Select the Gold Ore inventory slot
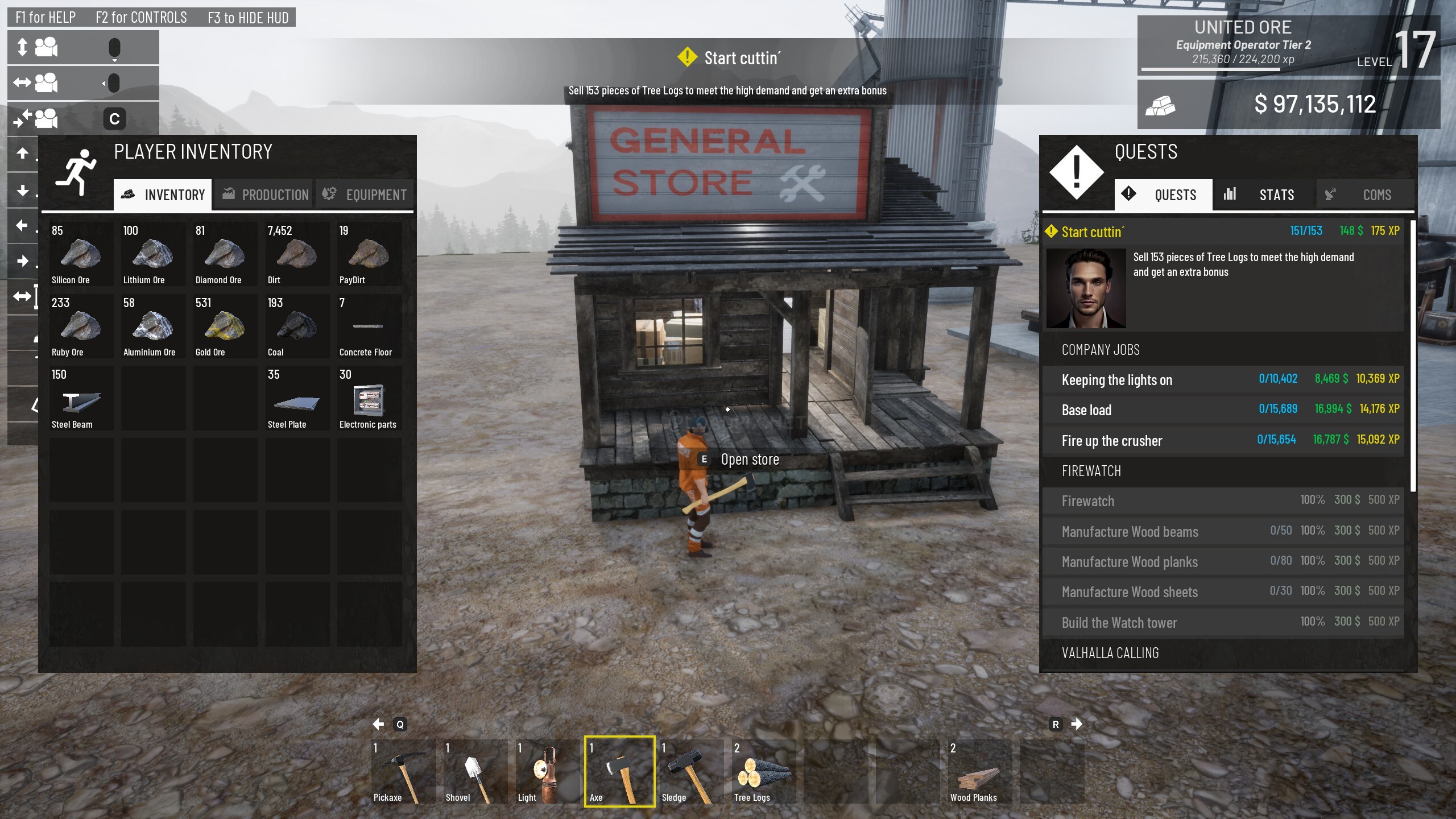This screenshot has width=1456, height=819. pos(225,326)
